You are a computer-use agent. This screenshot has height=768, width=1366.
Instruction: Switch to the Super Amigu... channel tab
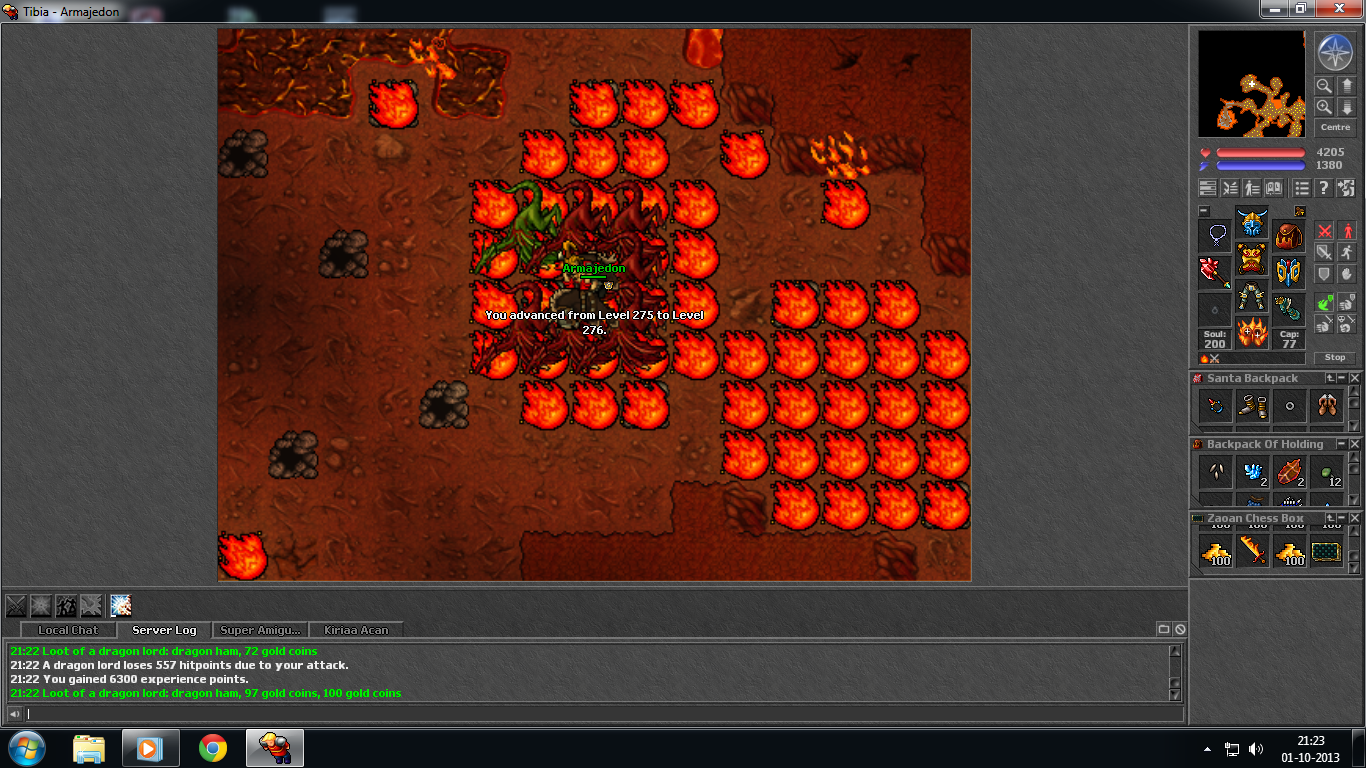260,630
